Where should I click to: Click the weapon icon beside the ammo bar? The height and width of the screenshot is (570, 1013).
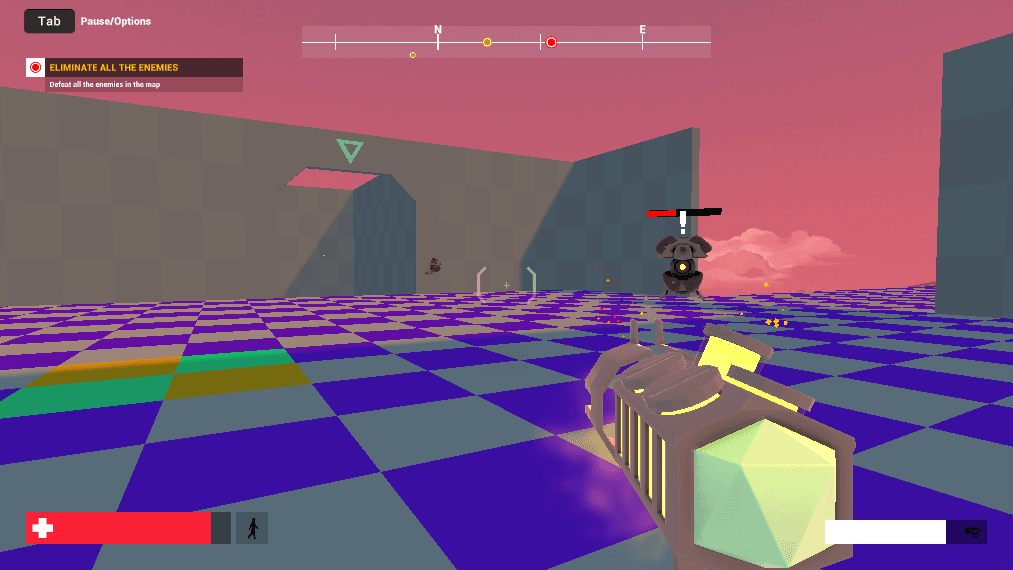[x=970, y=532]
